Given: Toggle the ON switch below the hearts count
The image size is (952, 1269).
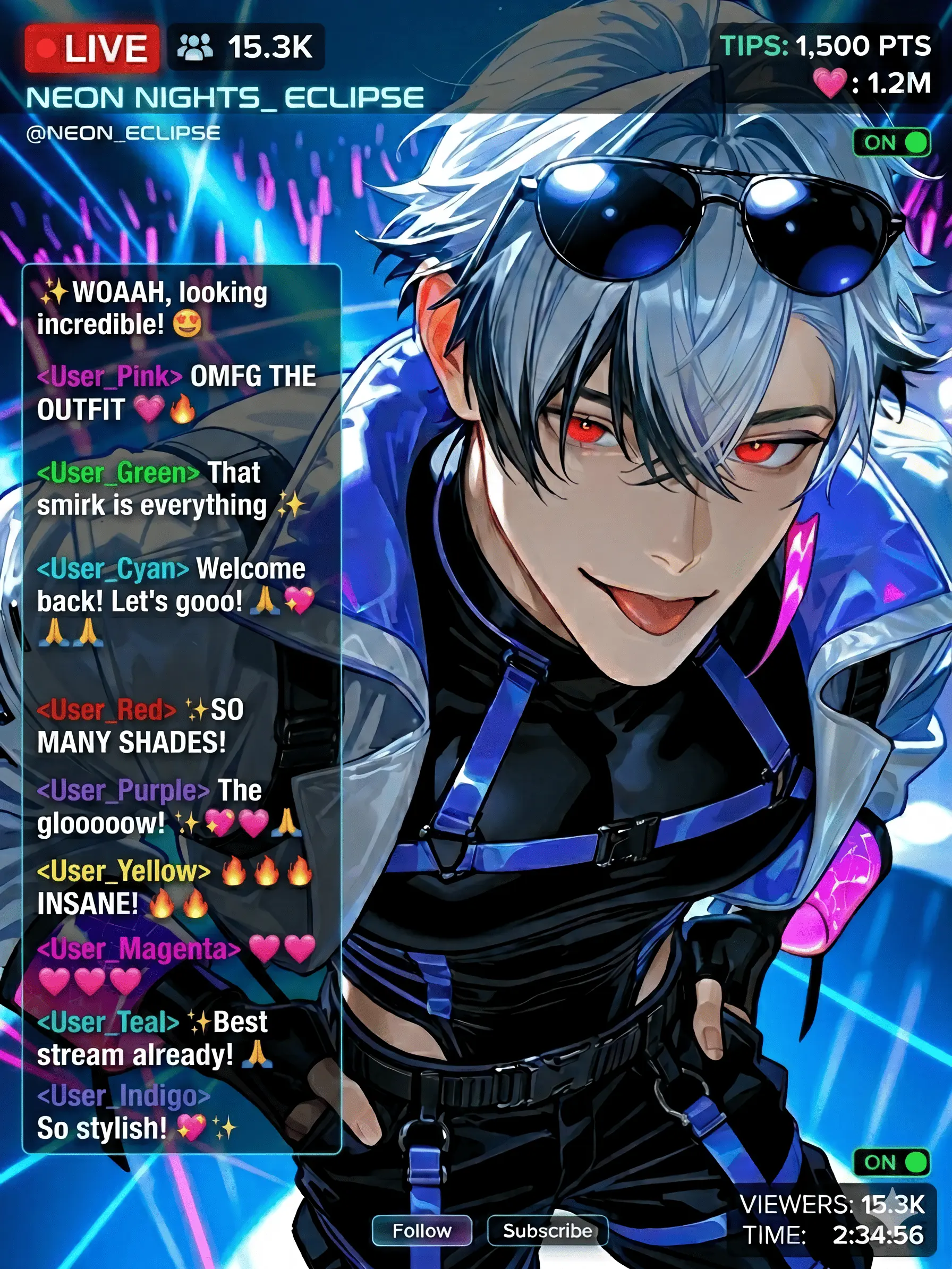Looking at the screenshot, I should coord(890,142).
